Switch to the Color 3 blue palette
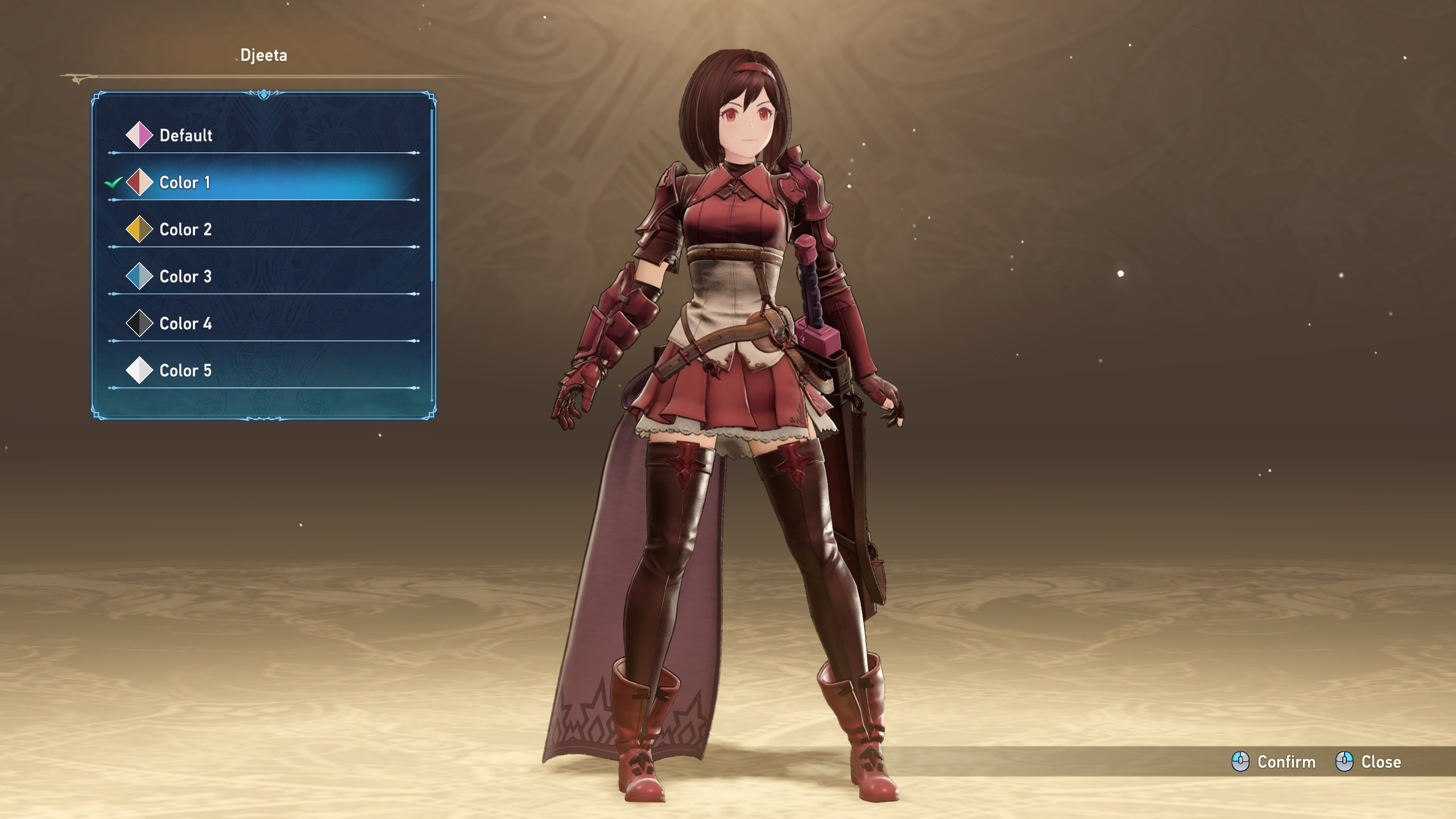The image size is (1456, 819). click(185, 277)
